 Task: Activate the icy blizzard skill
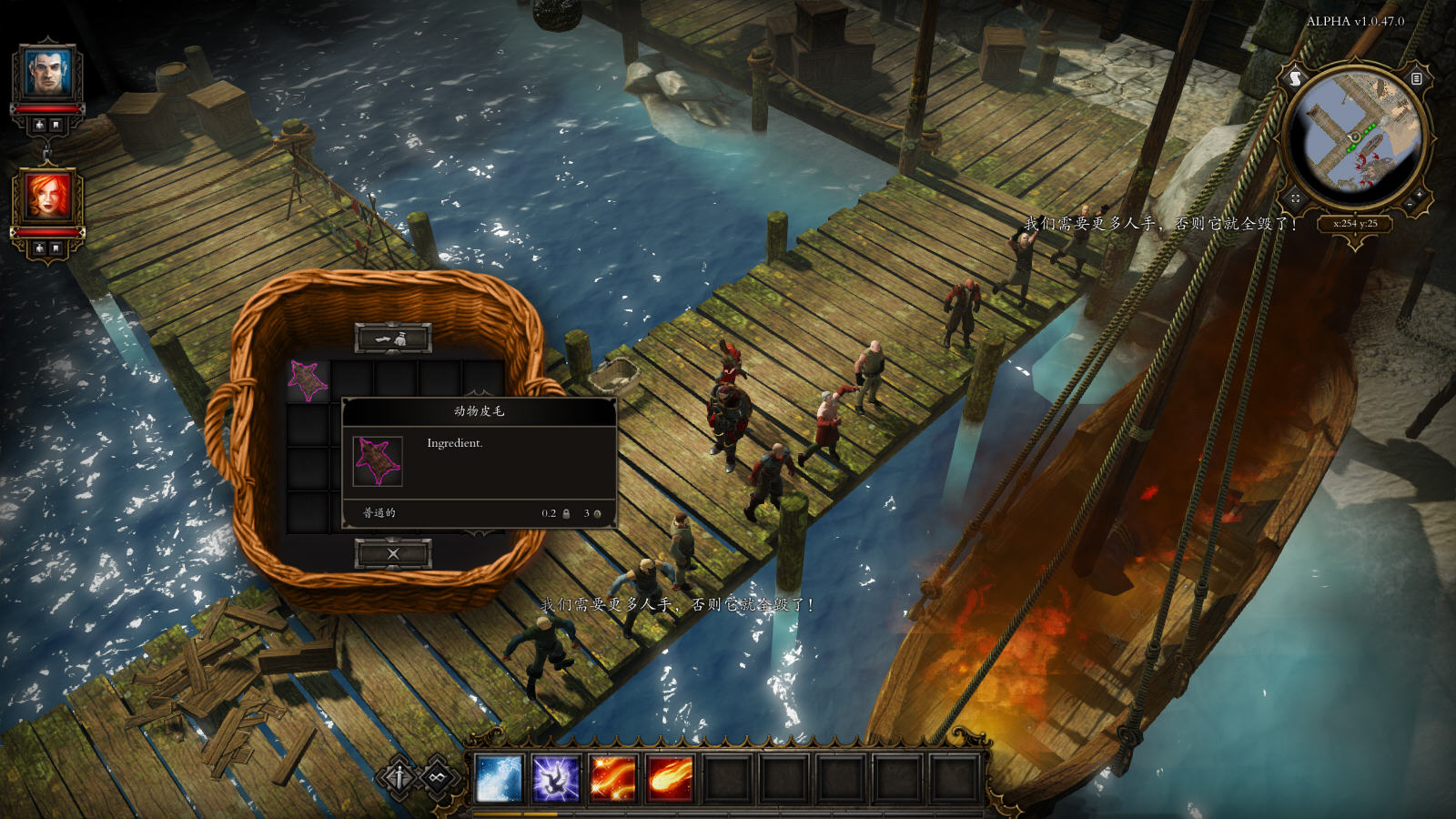click(499, 780)
